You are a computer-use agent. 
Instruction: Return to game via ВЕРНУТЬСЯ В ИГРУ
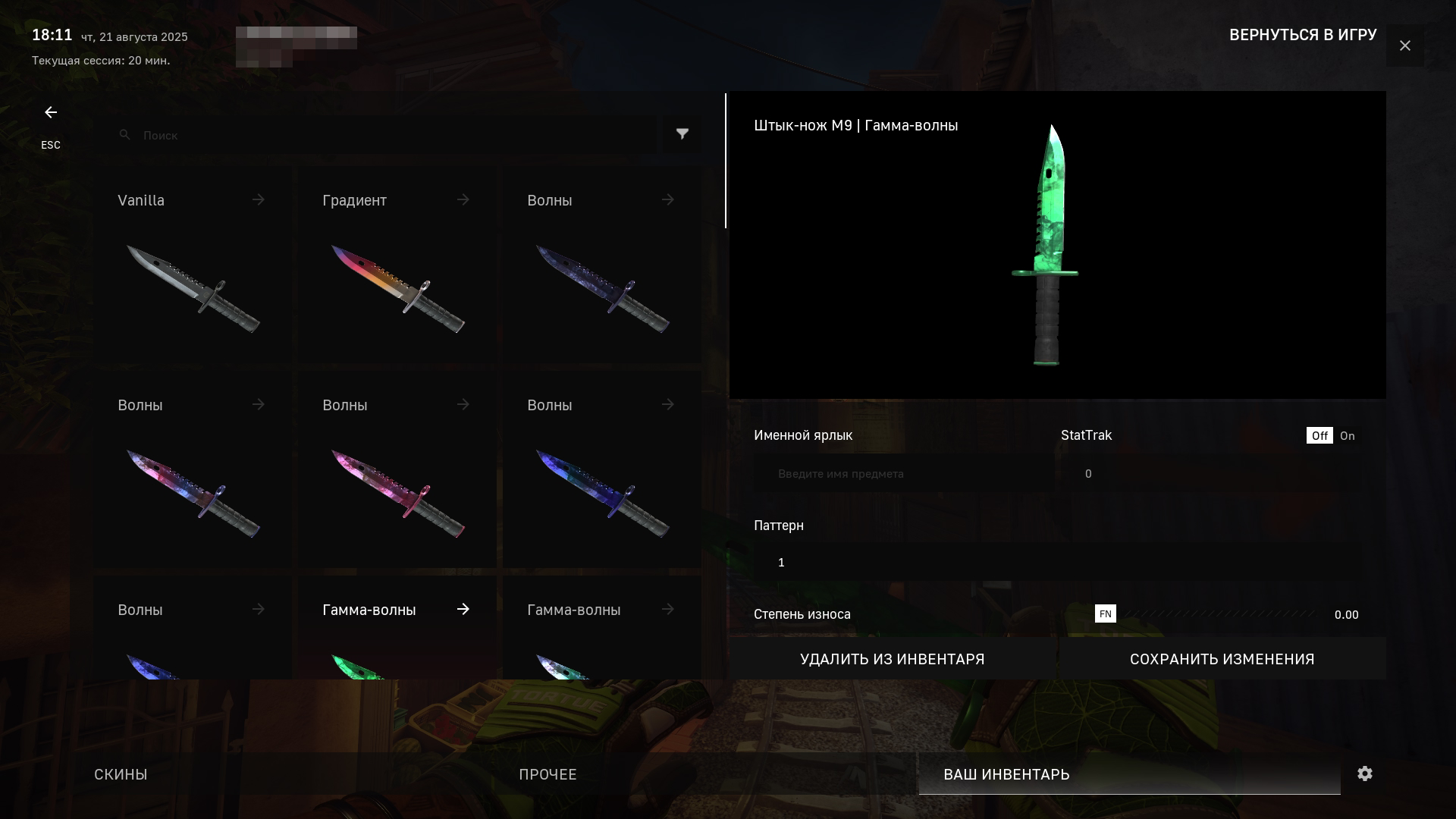point(1302,35)
